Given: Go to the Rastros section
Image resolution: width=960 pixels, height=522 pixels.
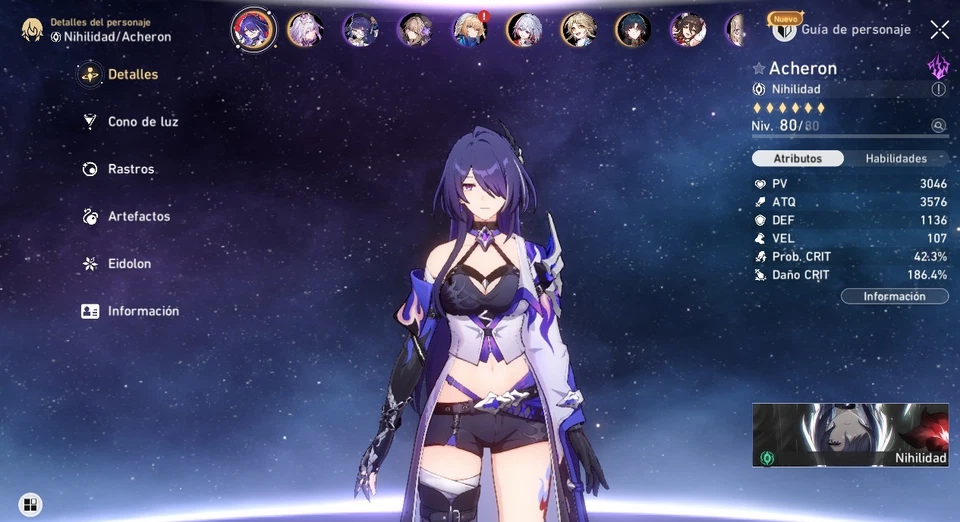Looking at the screenshot, I should point(130,170).
